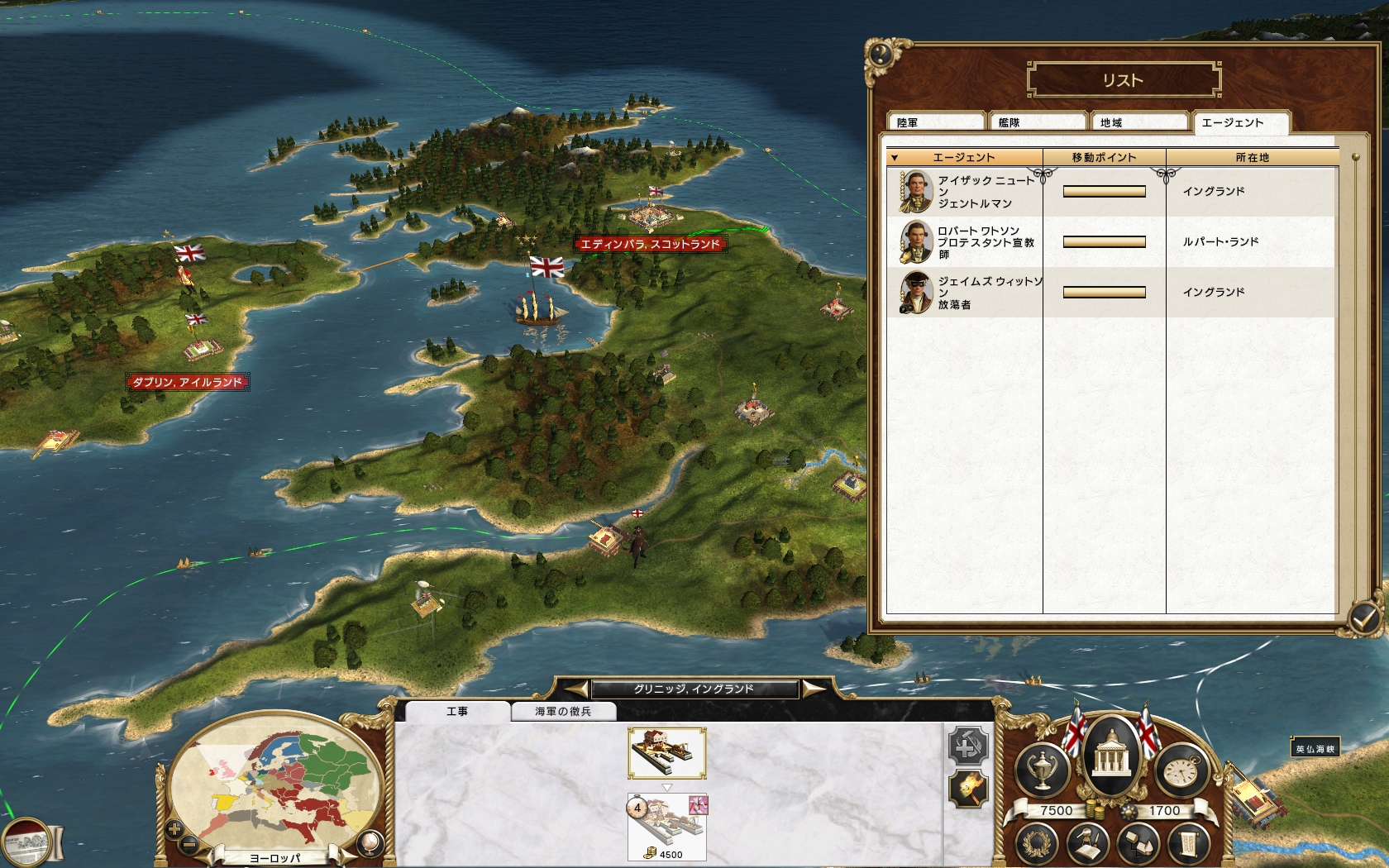Show the 地域 (regions) tab
The width and height of the screenshot is (1389, 868).
1138,122
